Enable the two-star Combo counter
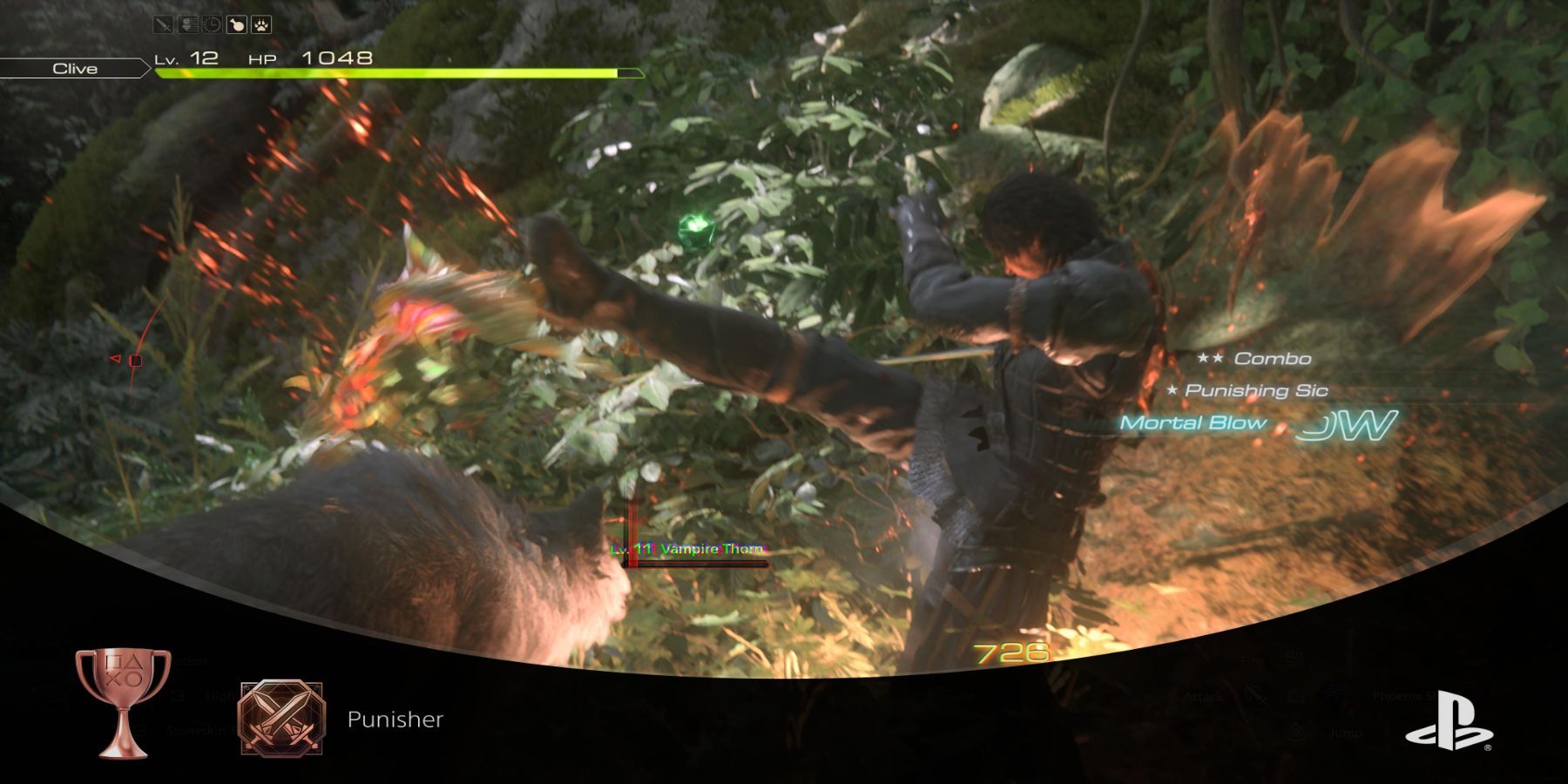The width and height of the screenshot is (1568, 784). [1254, 358]
